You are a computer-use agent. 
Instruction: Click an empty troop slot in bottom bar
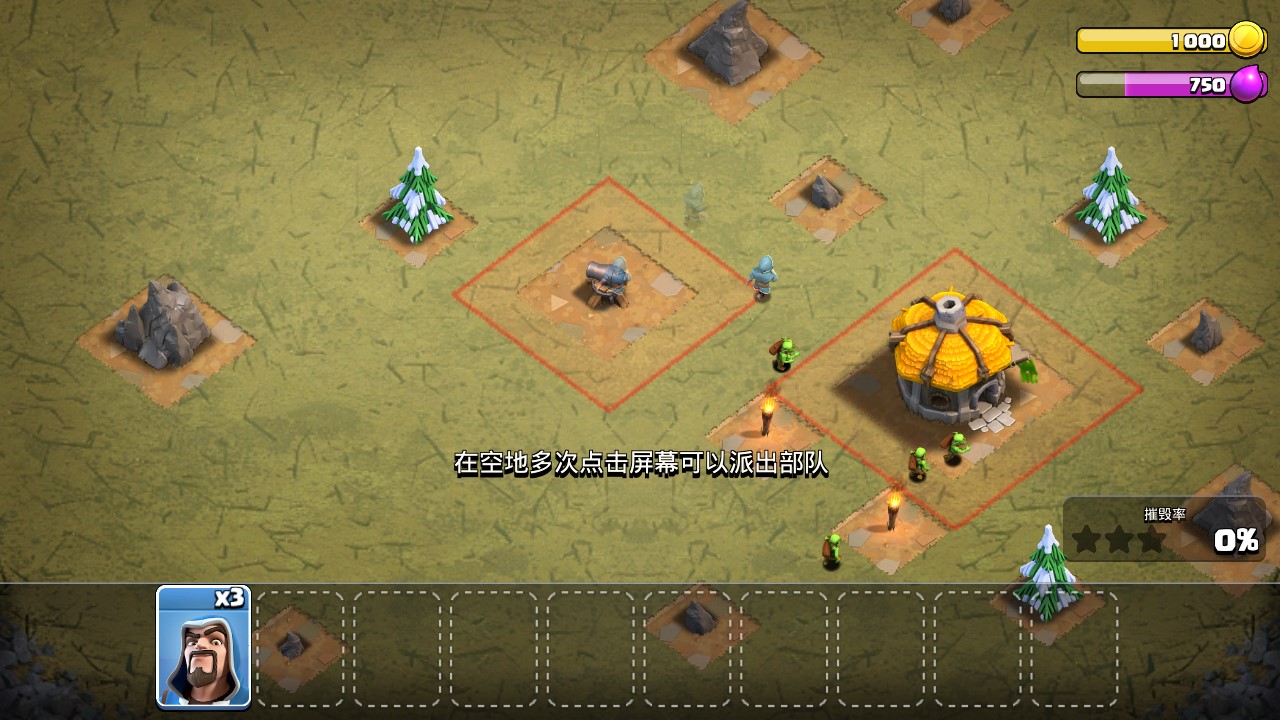398,650
